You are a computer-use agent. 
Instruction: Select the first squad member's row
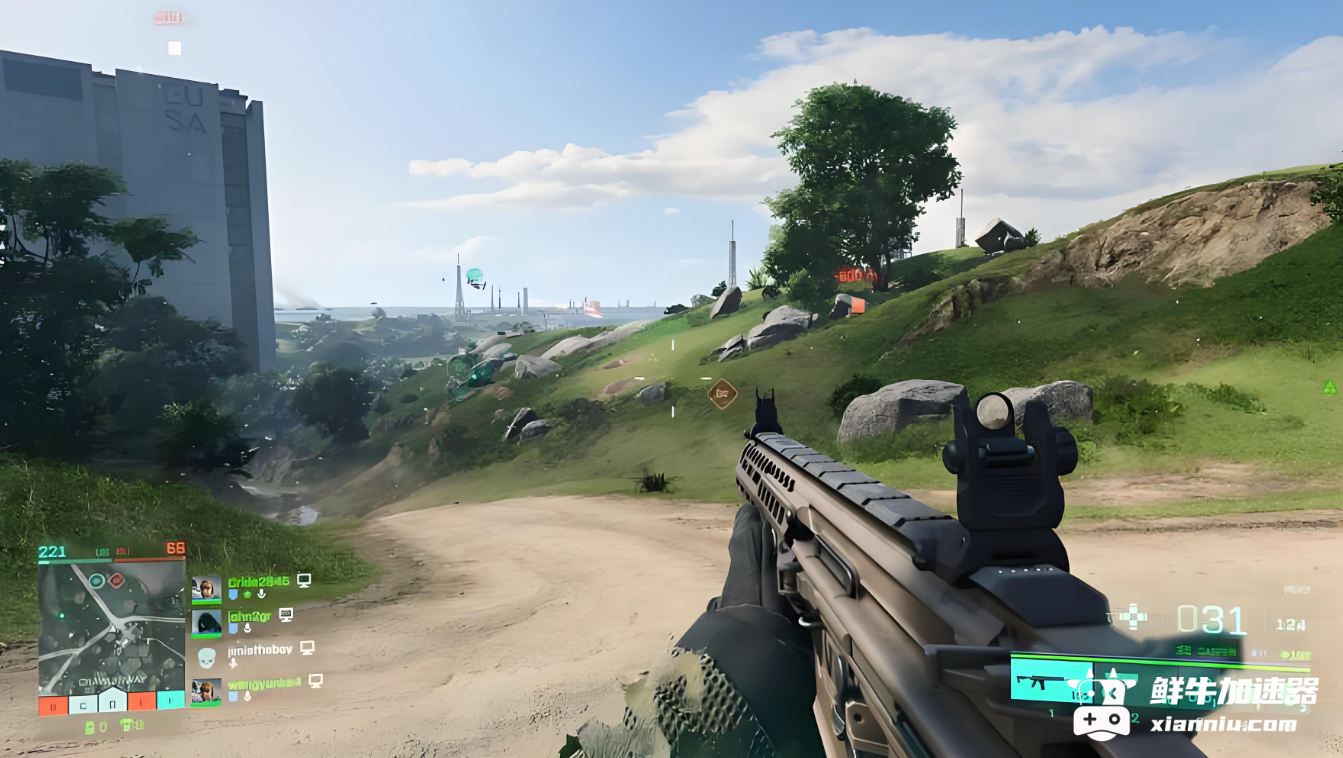tap(252, 587)
